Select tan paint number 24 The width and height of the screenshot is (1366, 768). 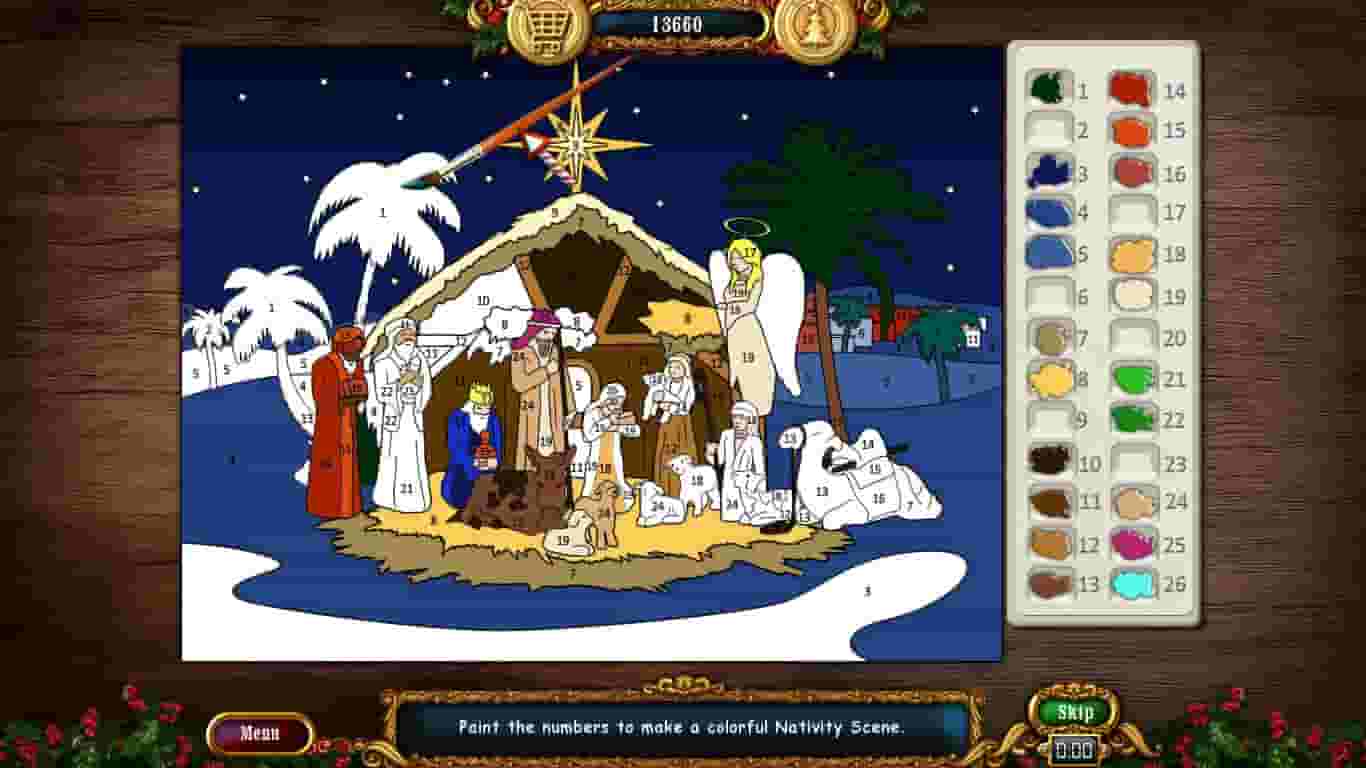[x=1131, y=504]
